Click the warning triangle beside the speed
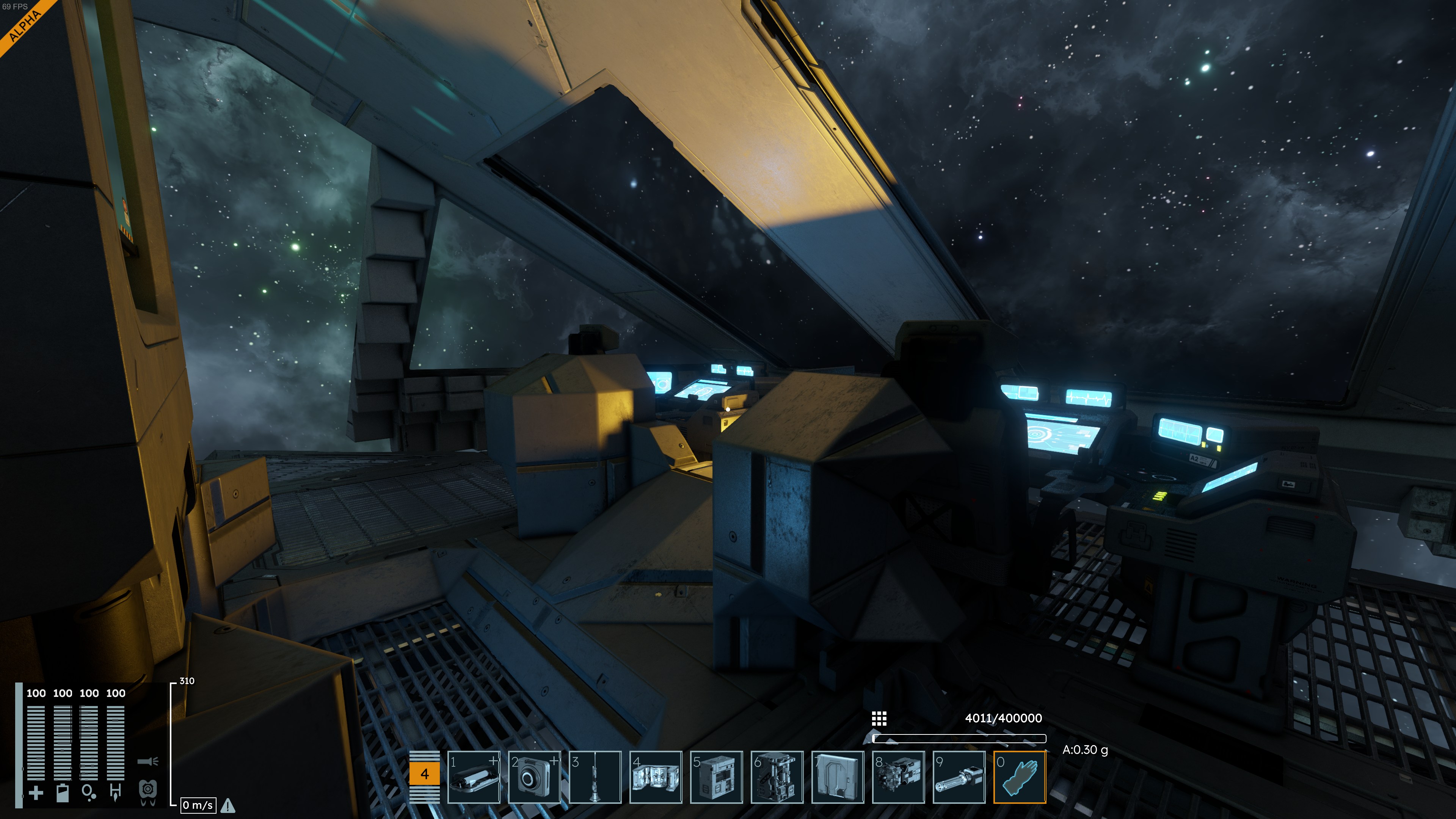1456x819 pixels. pos(228,805)
